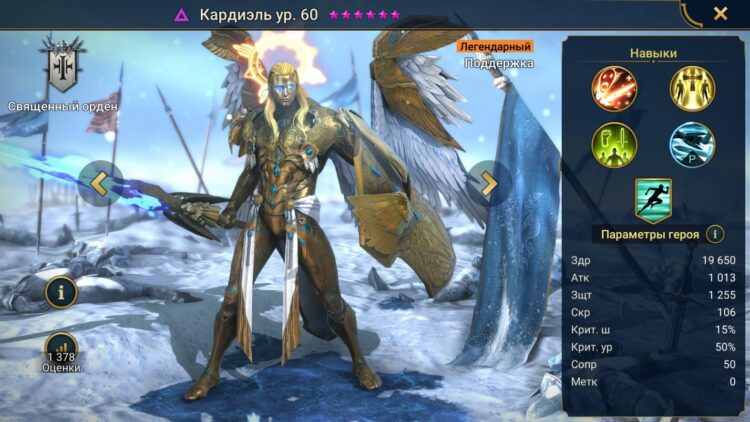Open the Оценки ratings button

[61, 350]
